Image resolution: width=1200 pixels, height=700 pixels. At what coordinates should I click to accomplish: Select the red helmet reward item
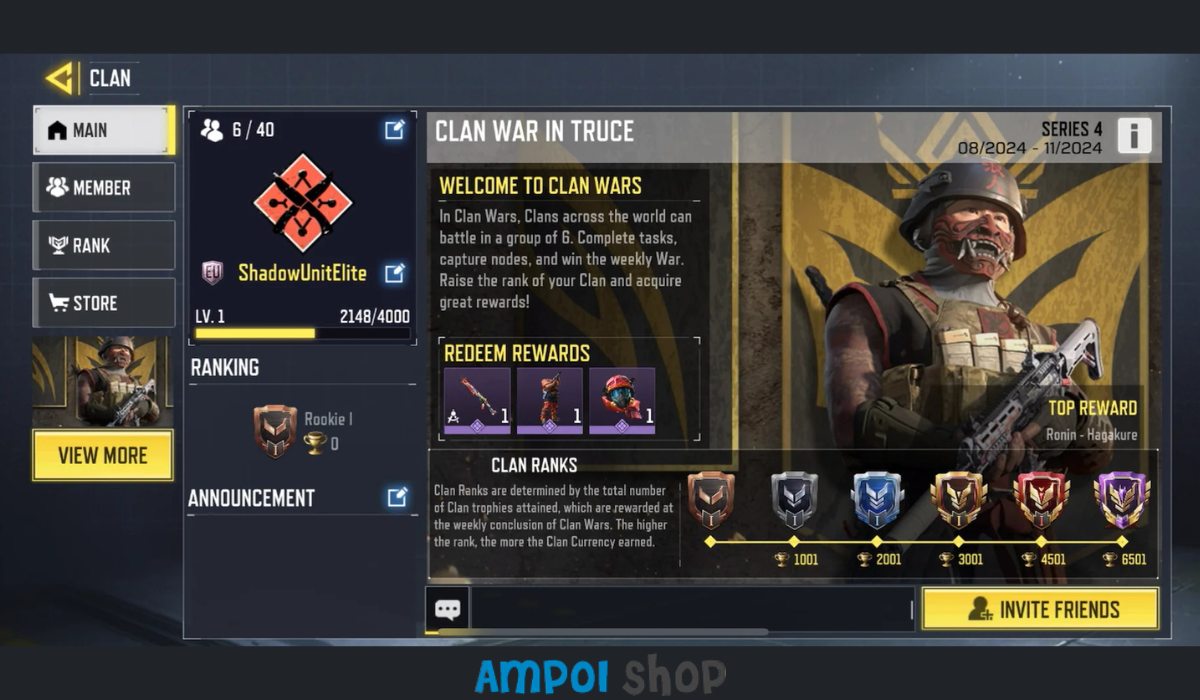pyautogui.click(x=621, y=401)
